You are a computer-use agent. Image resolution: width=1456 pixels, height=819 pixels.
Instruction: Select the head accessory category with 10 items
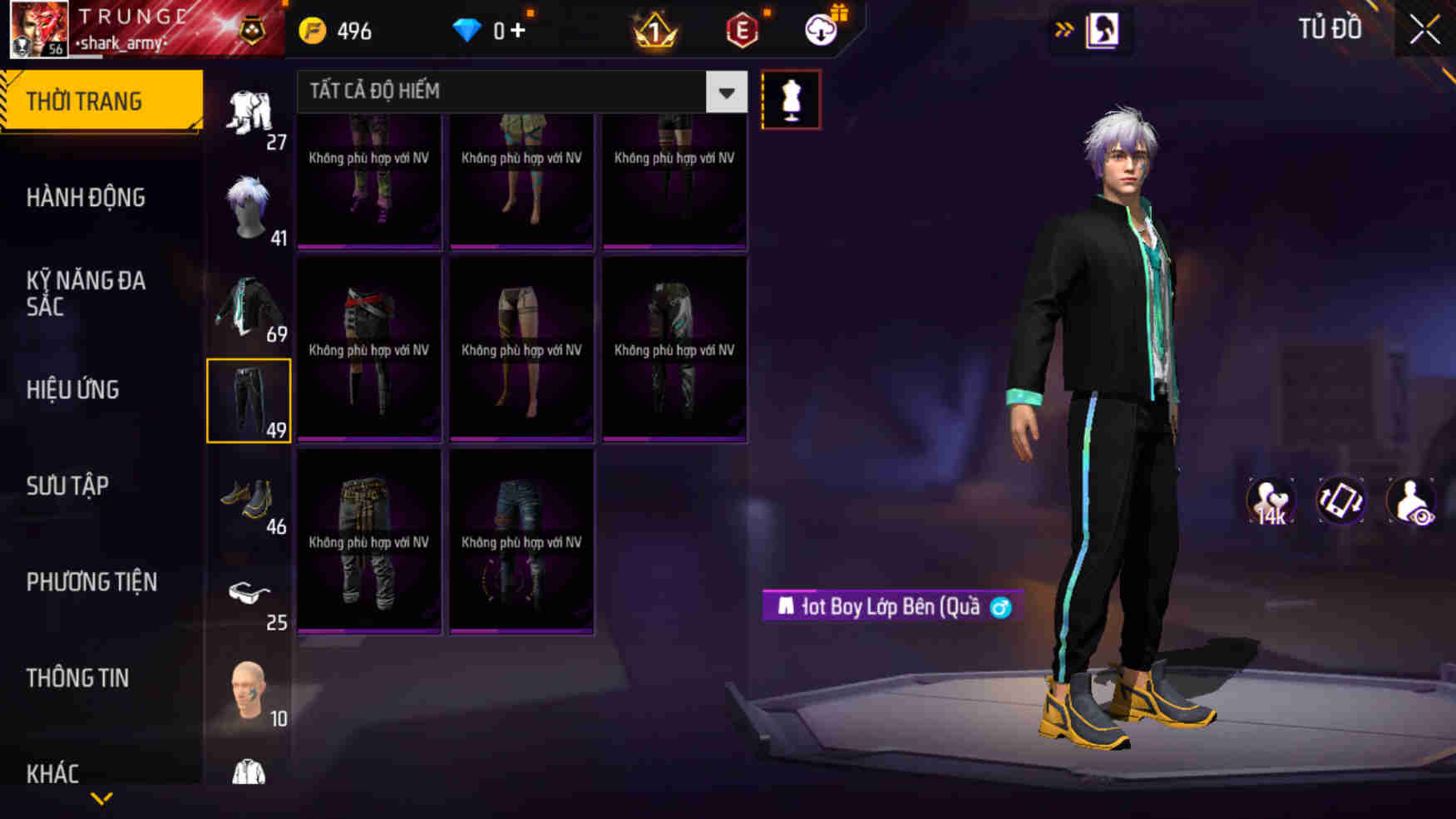point(249,690)
